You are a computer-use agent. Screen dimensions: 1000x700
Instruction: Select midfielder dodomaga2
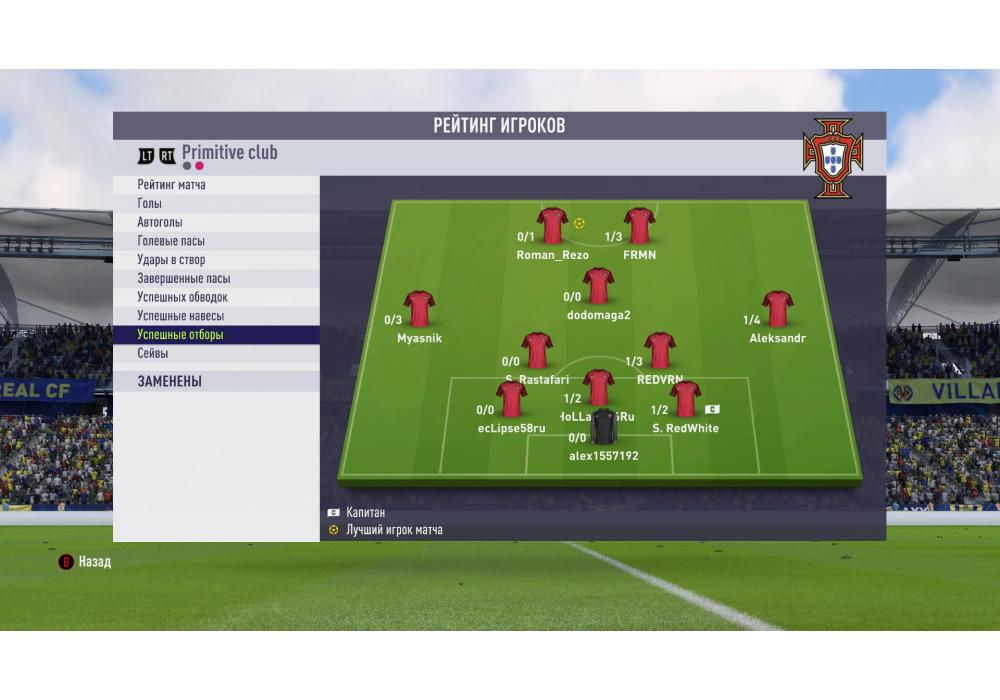[x=598, y=286]
